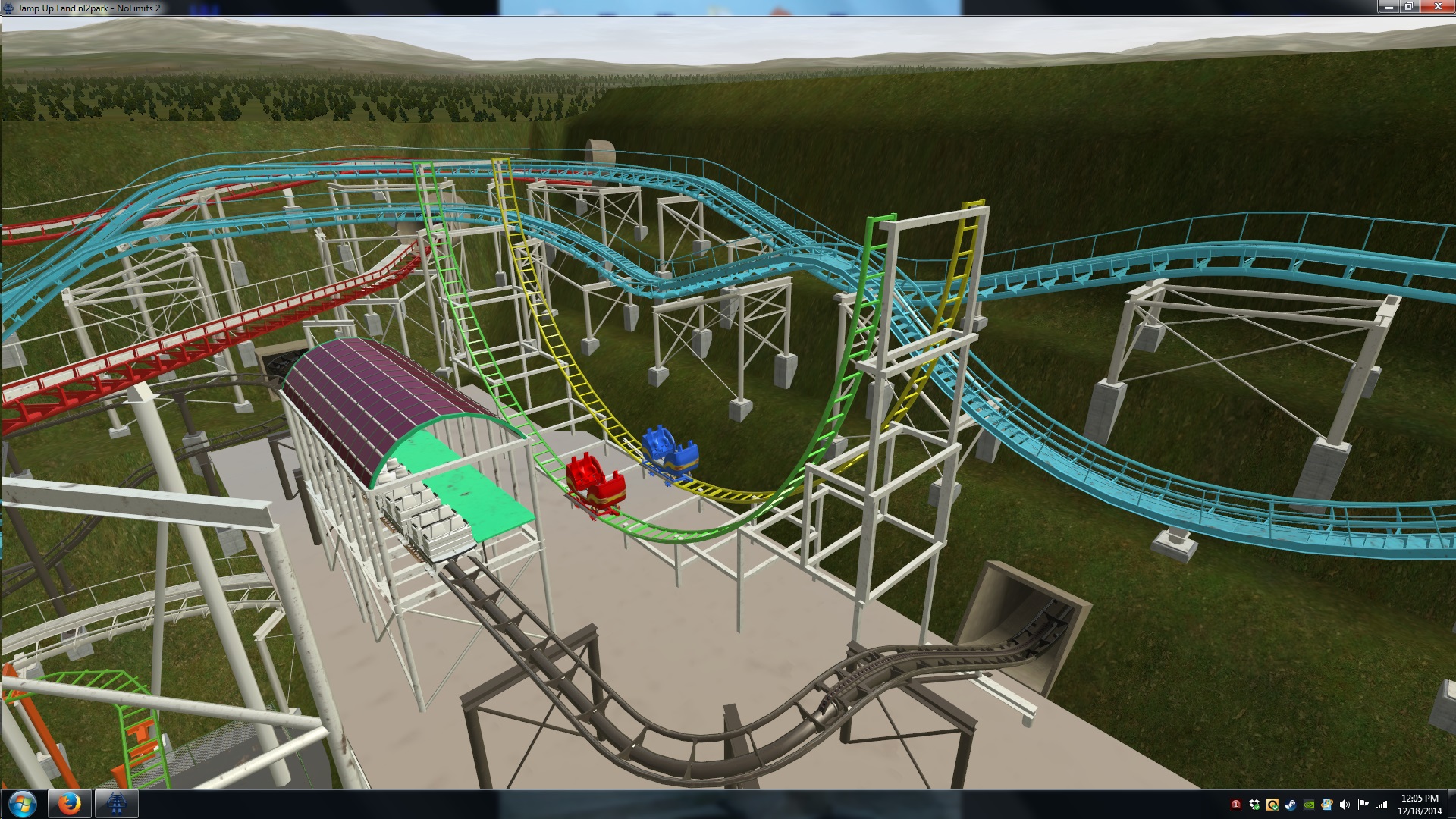Close the NoLimits 2 window

[x=1437, y=7]
